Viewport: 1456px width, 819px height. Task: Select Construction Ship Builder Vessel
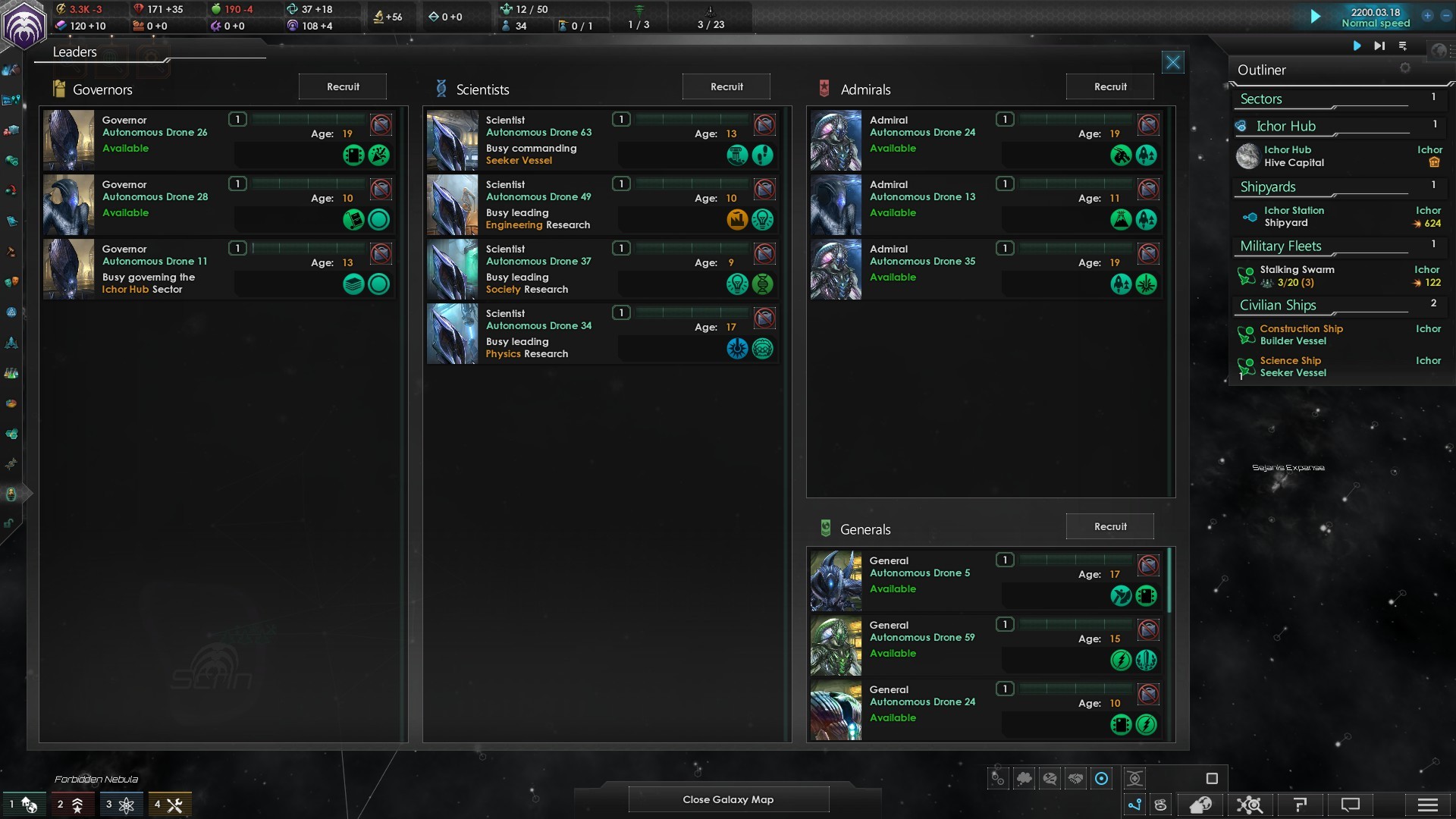[1301, 335]
